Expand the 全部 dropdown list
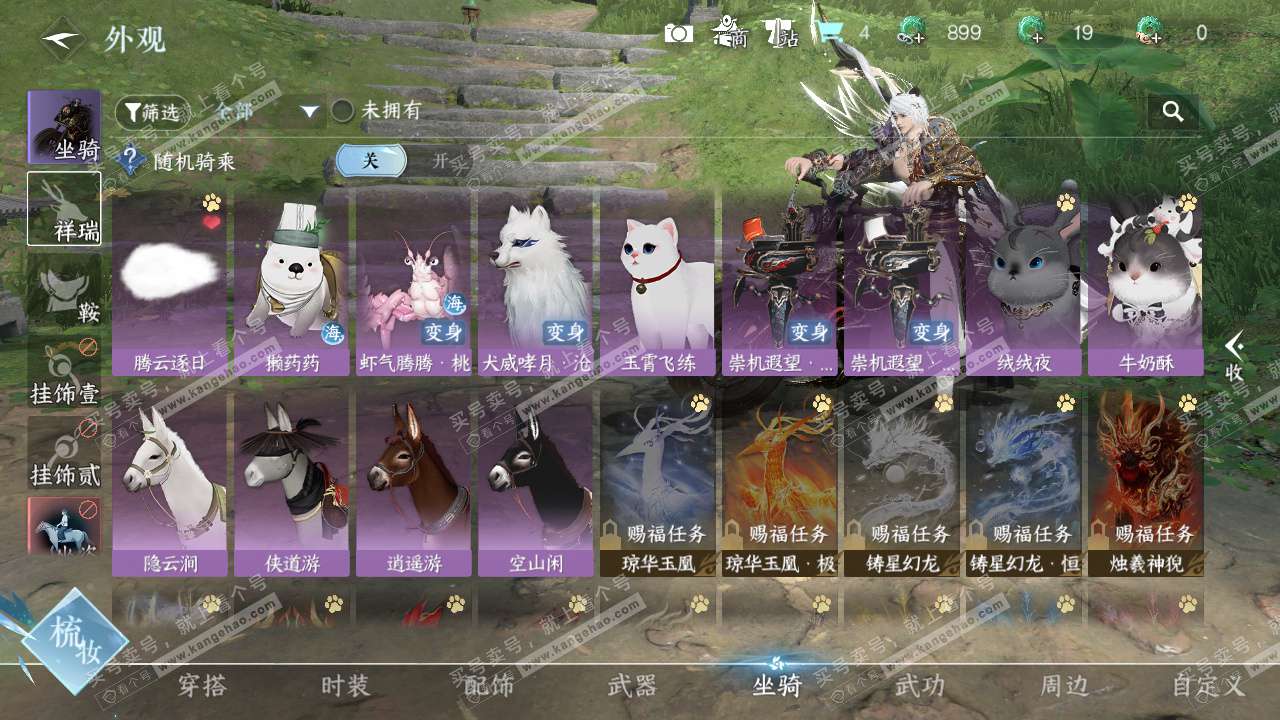This screenshot has height=720, width=1280. point(309,112)
